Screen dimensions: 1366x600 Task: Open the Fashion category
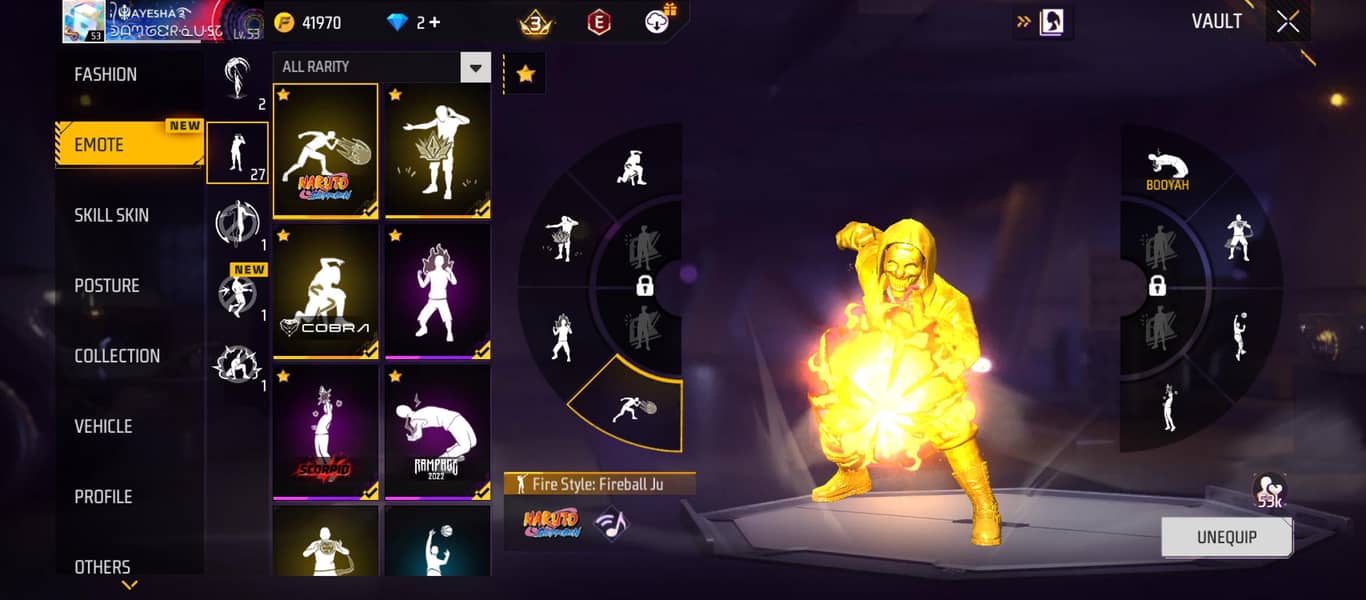click(x=106, y=75)
